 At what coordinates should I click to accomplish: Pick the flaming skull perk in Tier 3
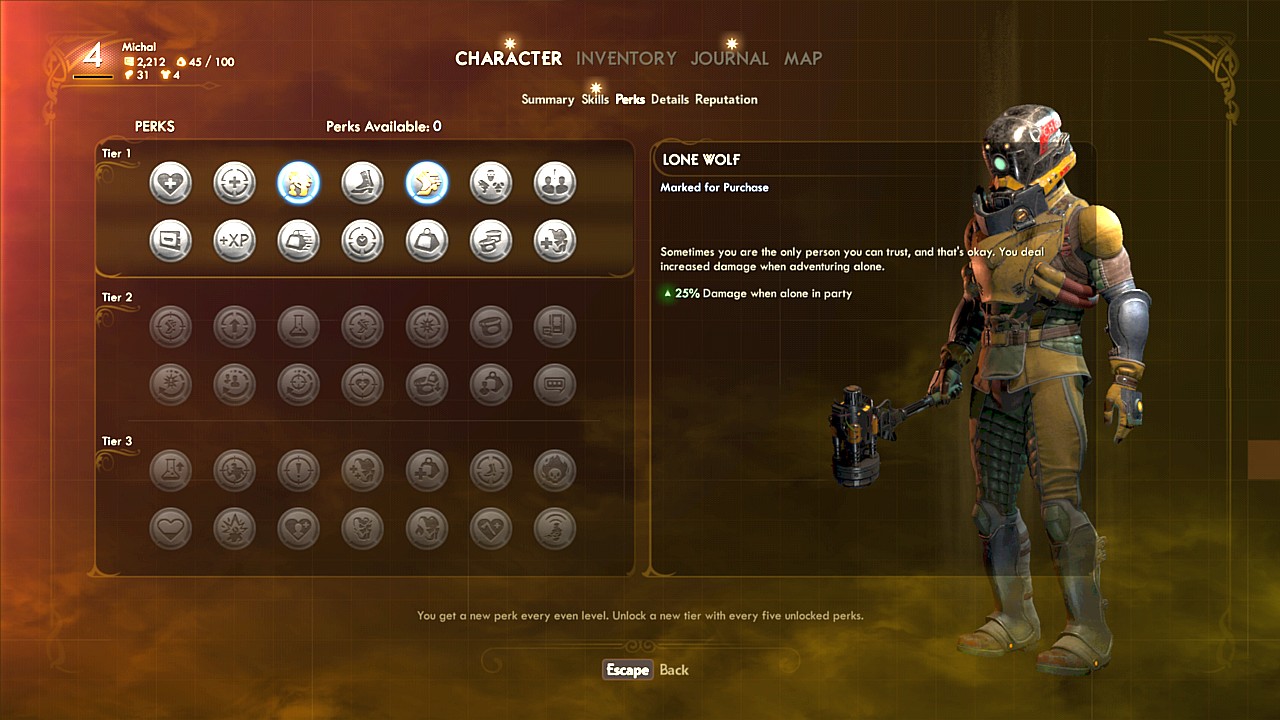(554, 470)
